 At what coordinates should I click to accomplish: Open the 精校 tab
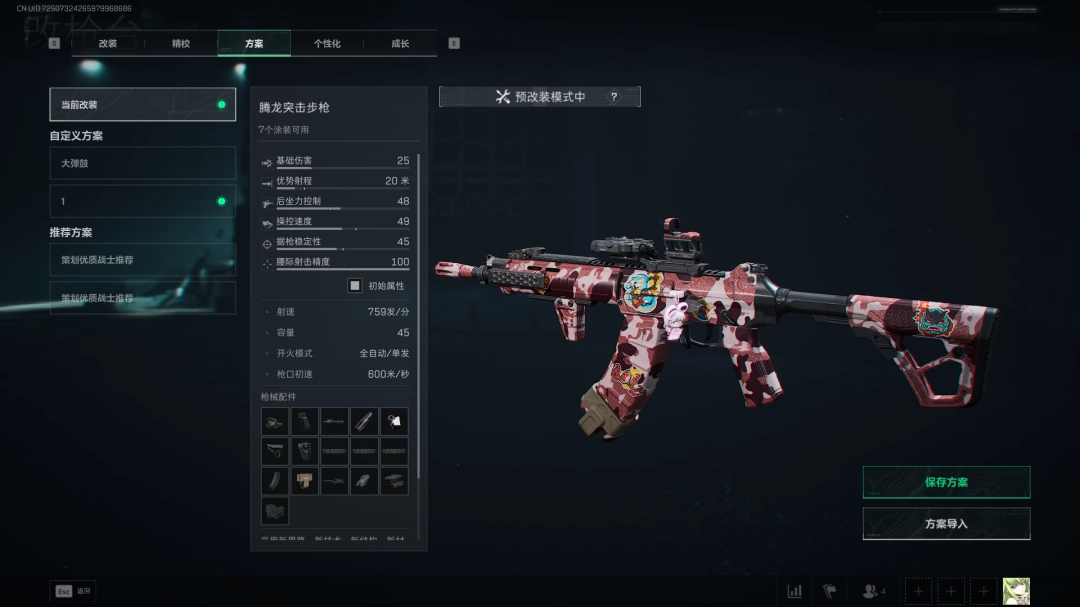(181, 44)
